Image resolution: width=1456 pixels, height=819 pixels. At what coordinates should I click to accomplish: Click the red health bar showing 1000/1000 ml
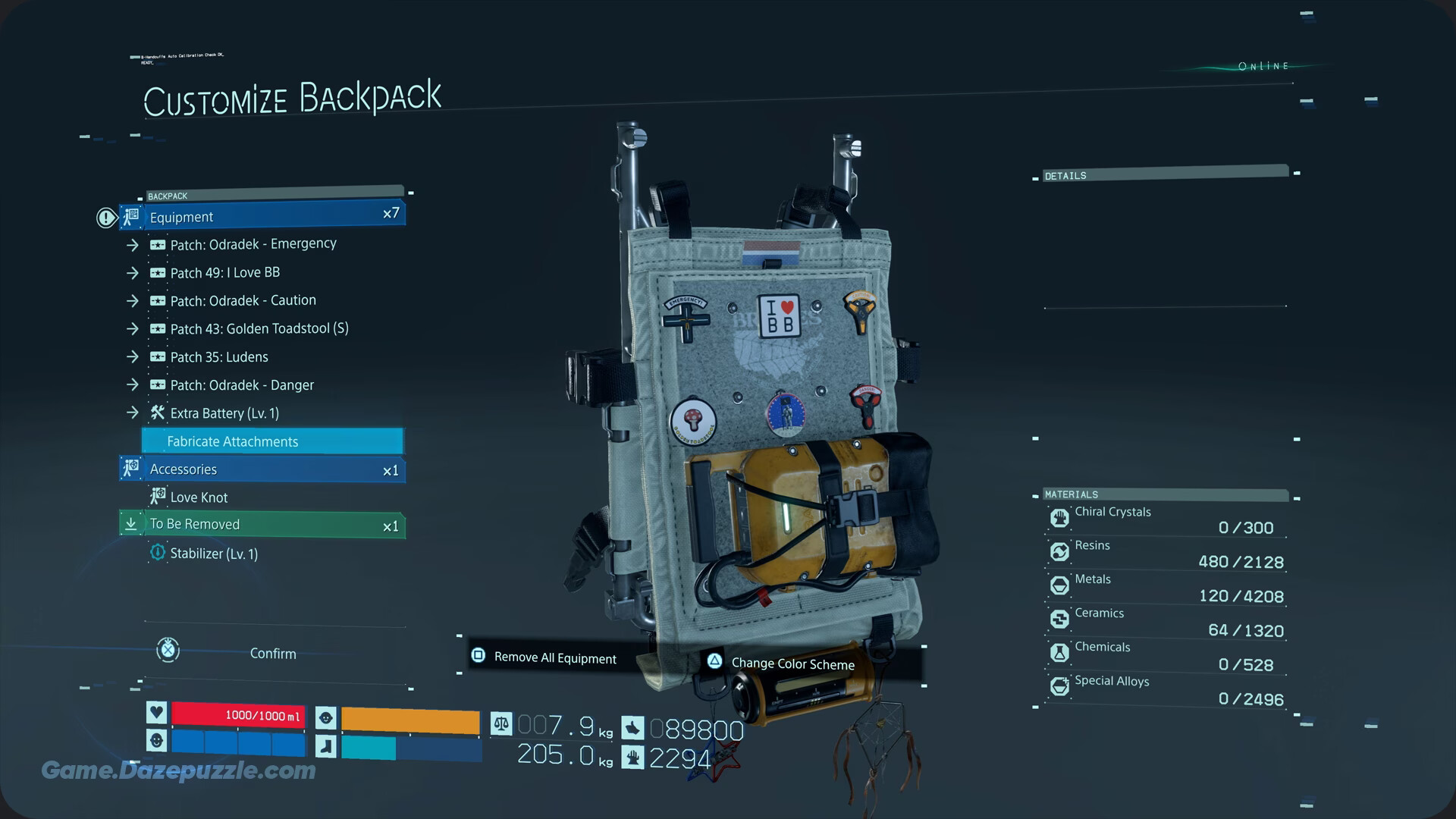[238, 714]
